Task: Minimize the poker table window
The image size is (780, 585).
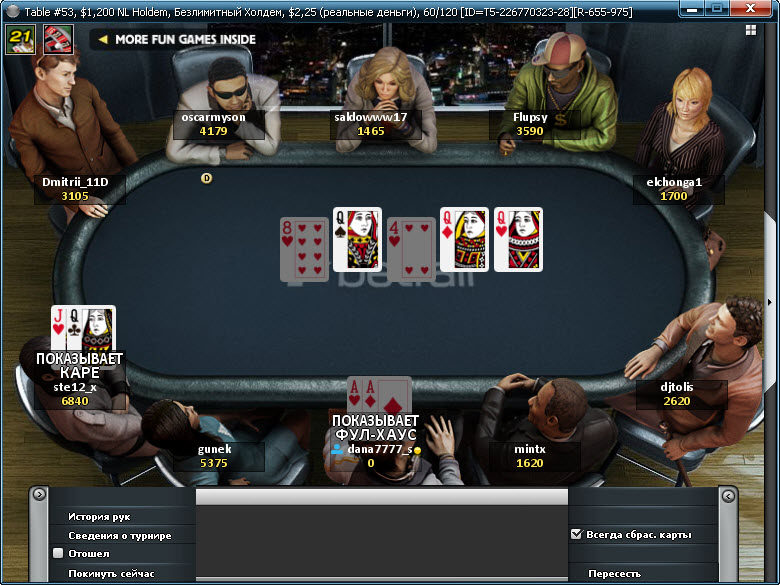Action: [x=691, y=9]
